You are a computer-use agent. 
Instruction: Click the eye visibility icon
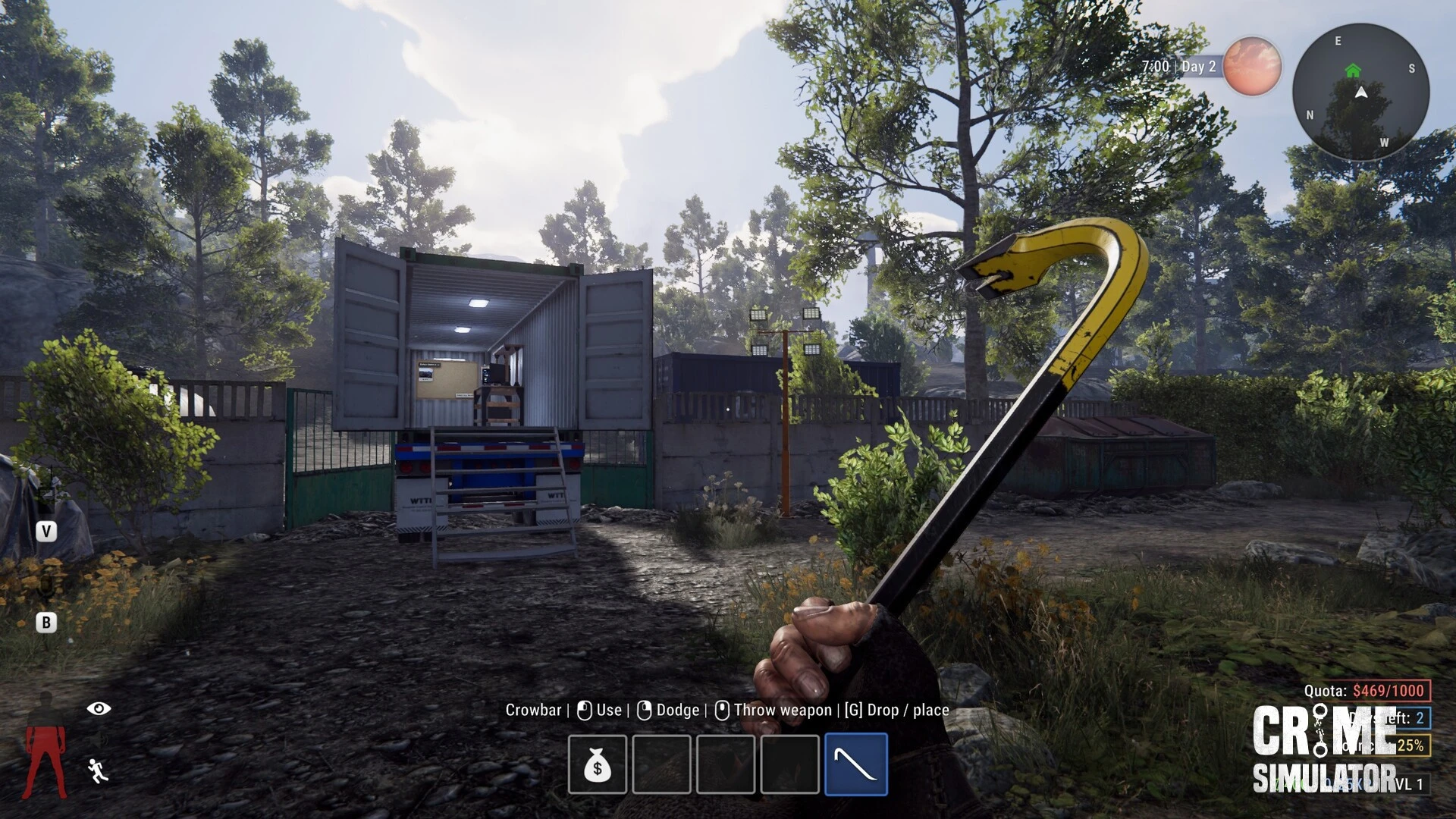coord(99,708)
